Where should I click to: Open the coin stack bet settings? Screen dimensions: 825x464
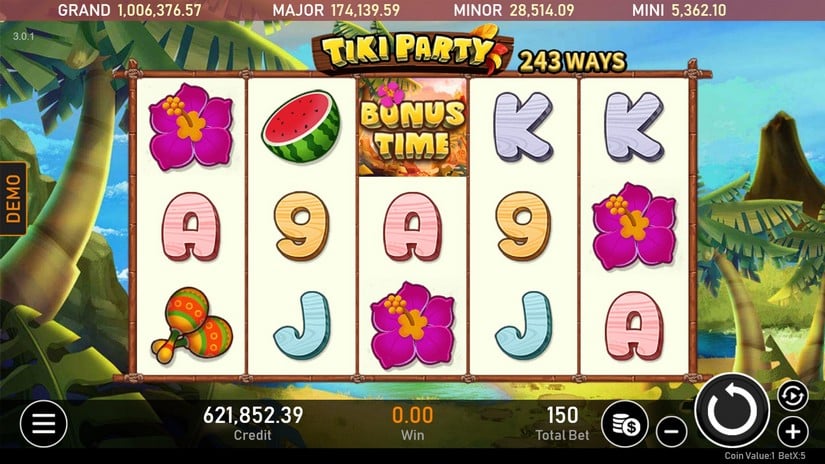click(x=627, y=424)
